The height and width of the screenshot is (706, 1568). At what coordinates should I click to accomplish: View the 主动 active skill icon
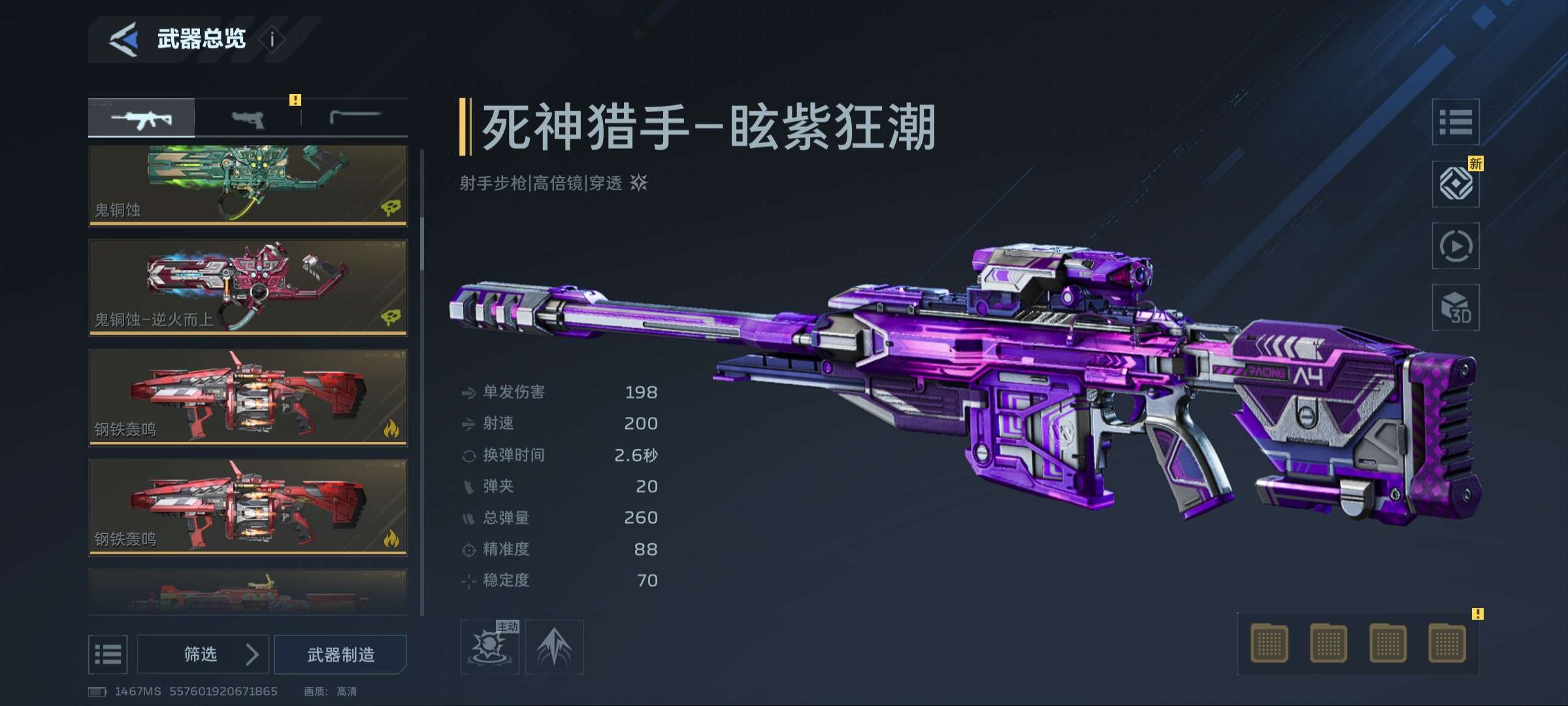(x=489, y=647)
